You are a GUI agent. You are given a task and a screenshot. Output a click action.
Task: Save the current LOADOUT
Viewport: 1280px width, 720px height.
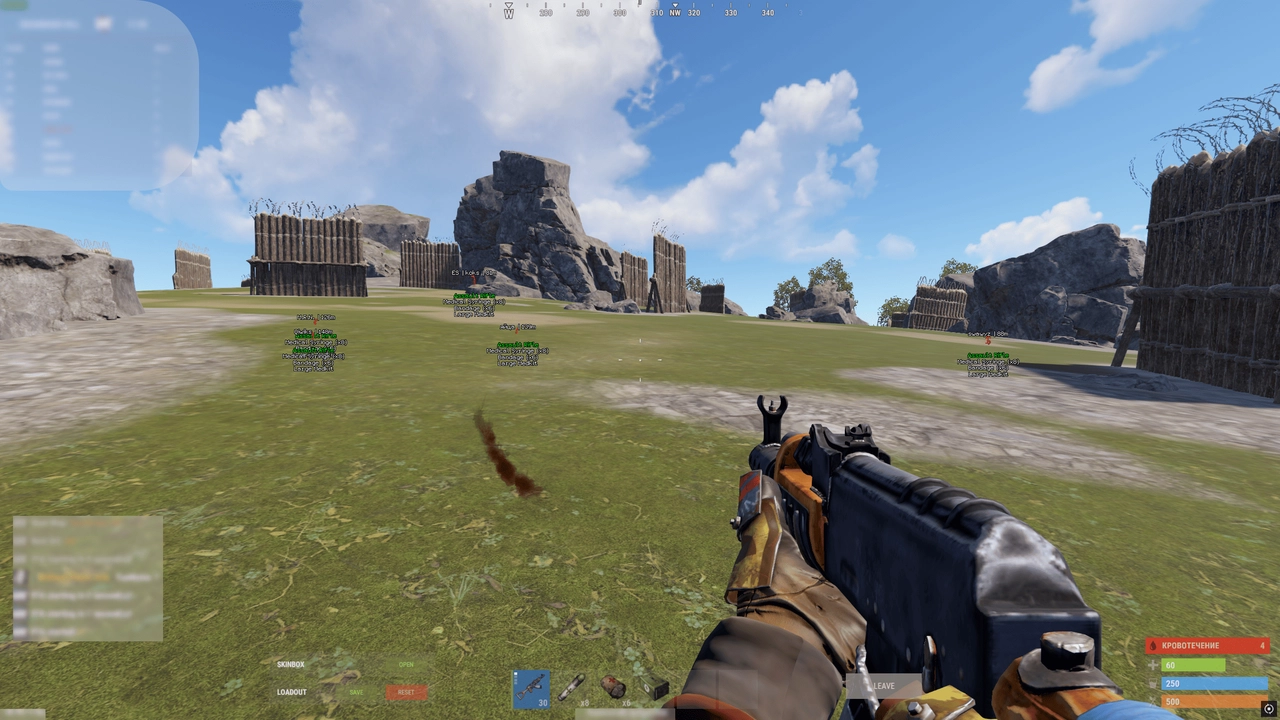click(x=357, y=692)
